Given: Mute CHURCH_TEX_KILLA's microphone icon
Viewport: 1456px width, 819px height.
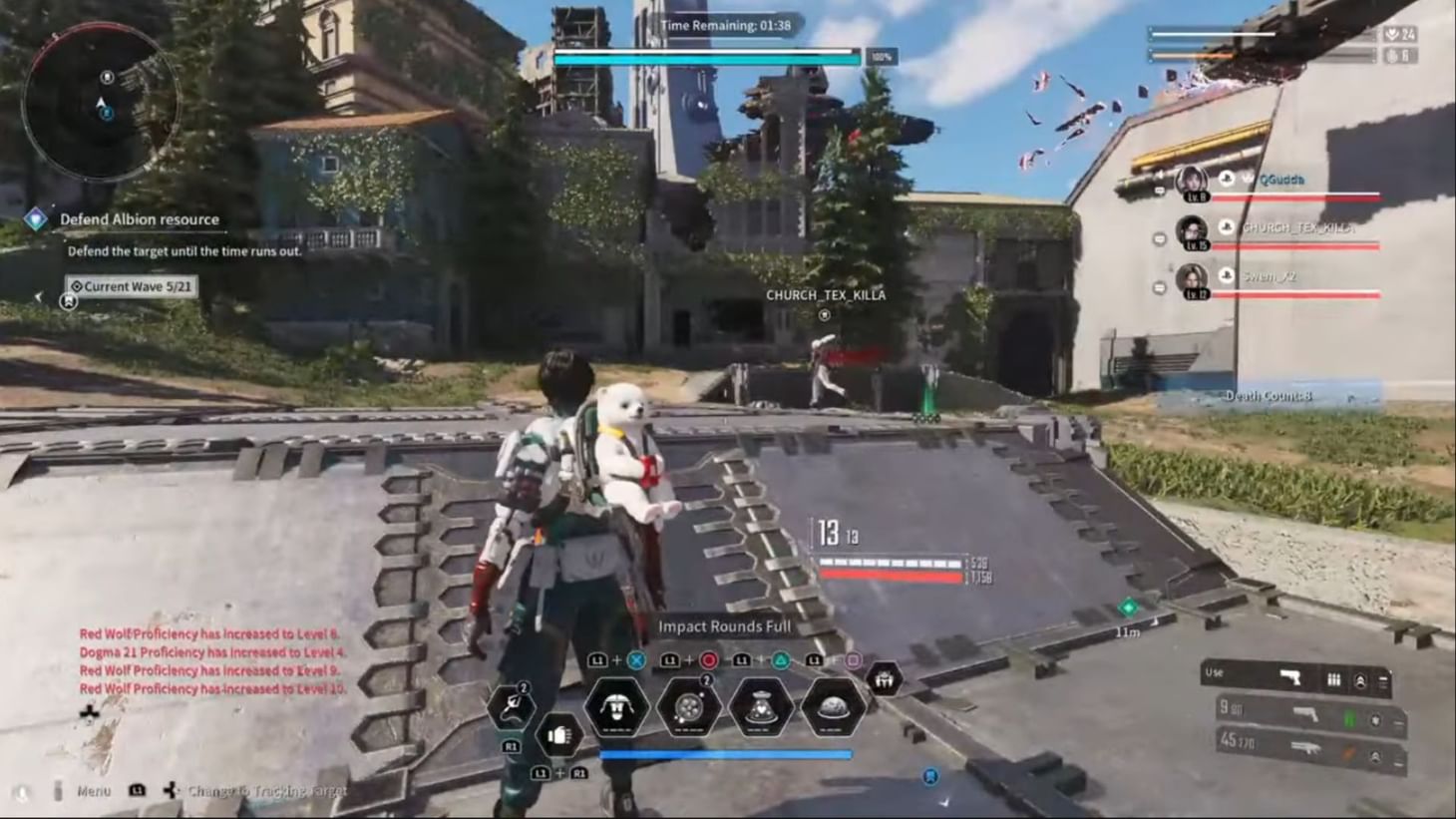Looking at the screenshot, I should pos(1159,239).
